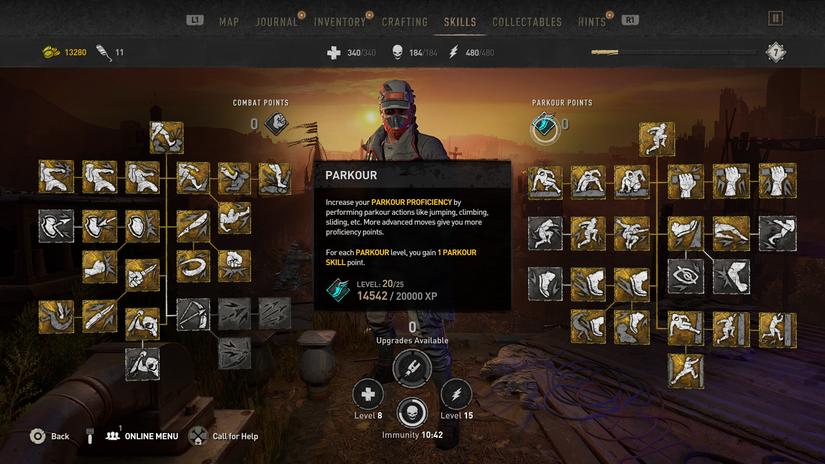Click the Combat Points emblem
Viewport: 825px width, 464px height.
coord(276,125)
